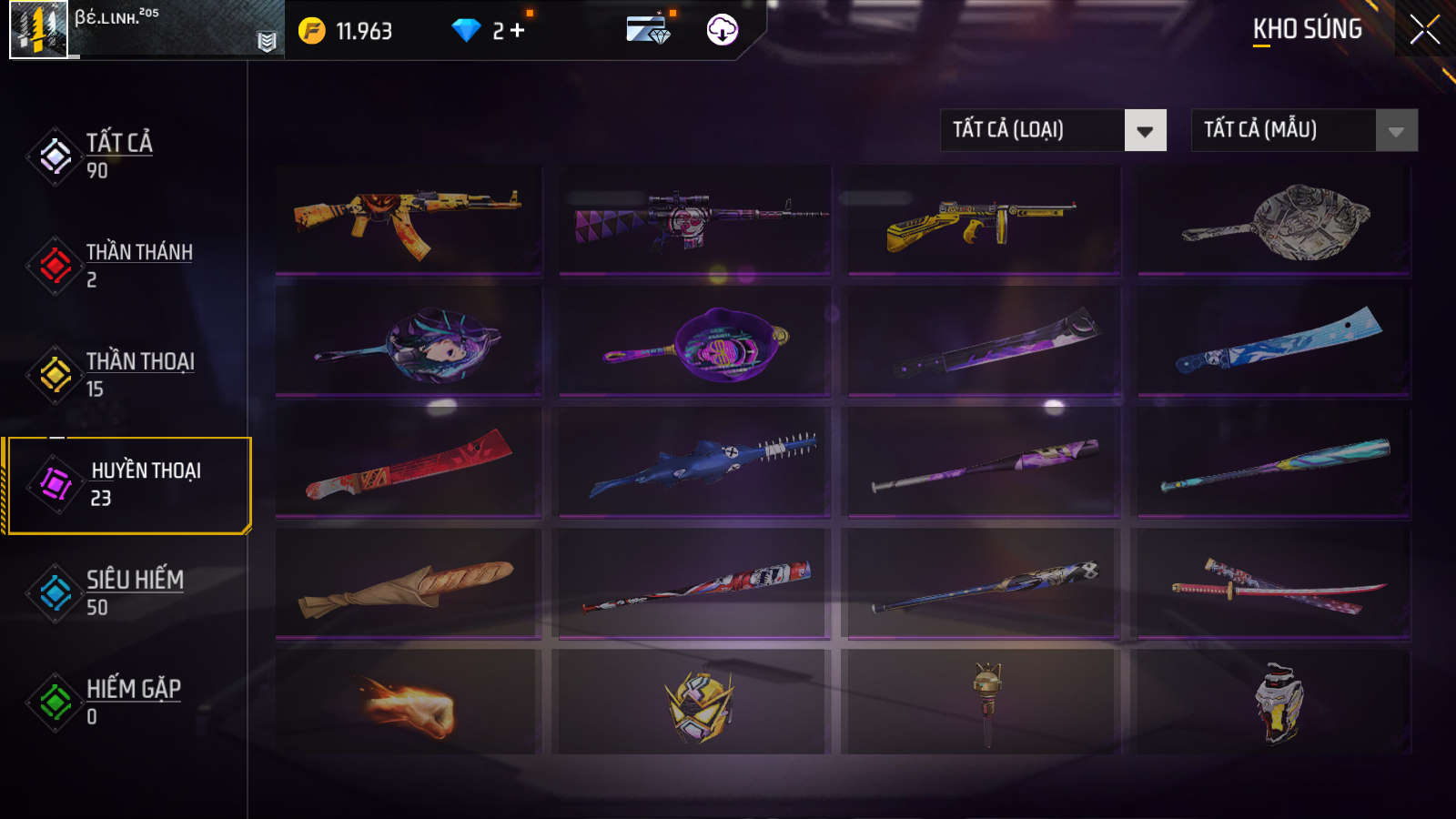Pick the baguette bread melee skin
The image size is (1456, 819).
tap(409, 585)
